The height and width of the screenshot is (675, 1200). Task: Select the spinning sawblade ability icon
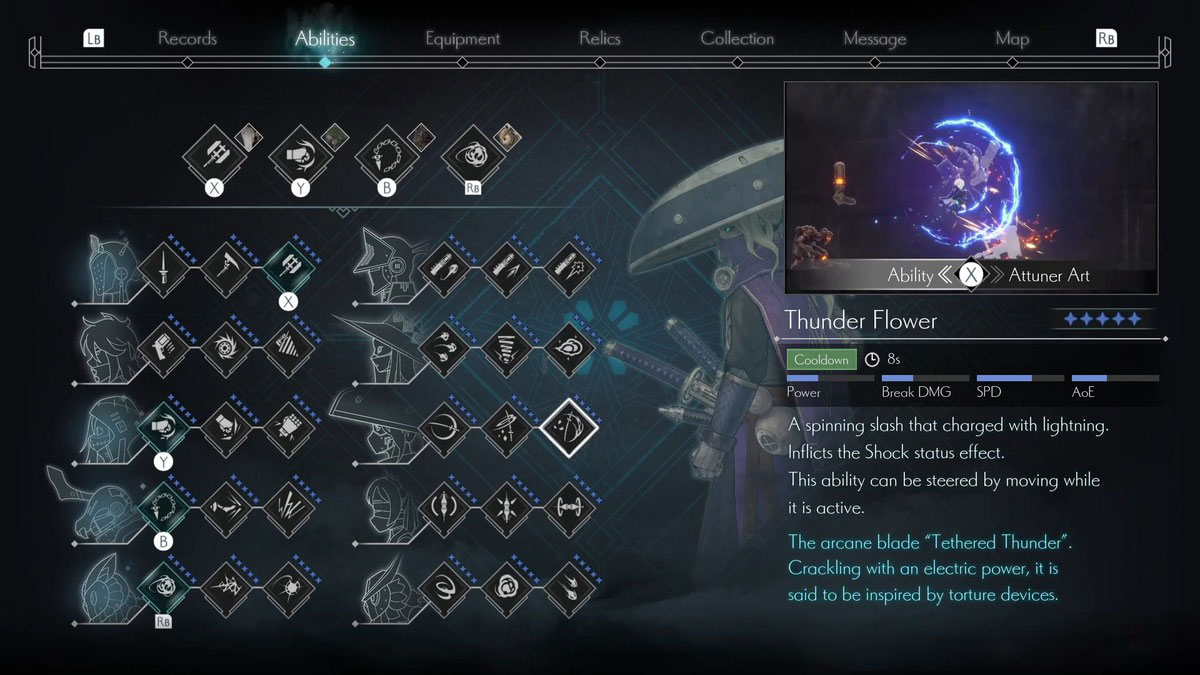pos(225,348)
